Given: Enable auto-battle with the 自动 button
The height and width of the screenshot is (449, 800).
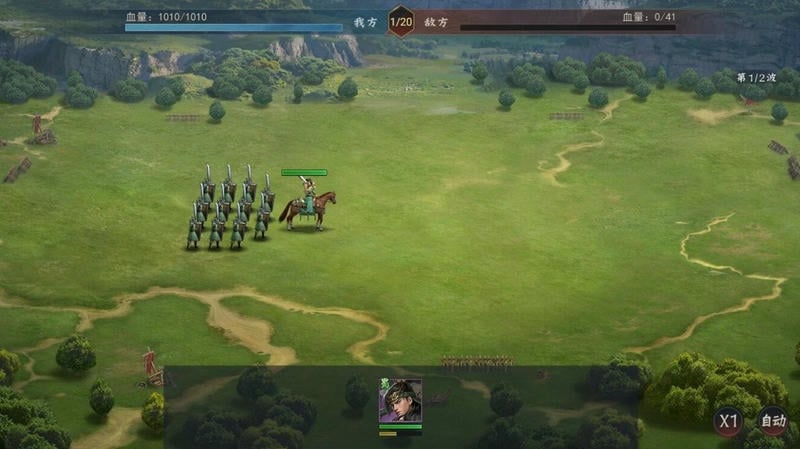Looking at the screenshot, I should pyautogui.click(x=772, y=421).
